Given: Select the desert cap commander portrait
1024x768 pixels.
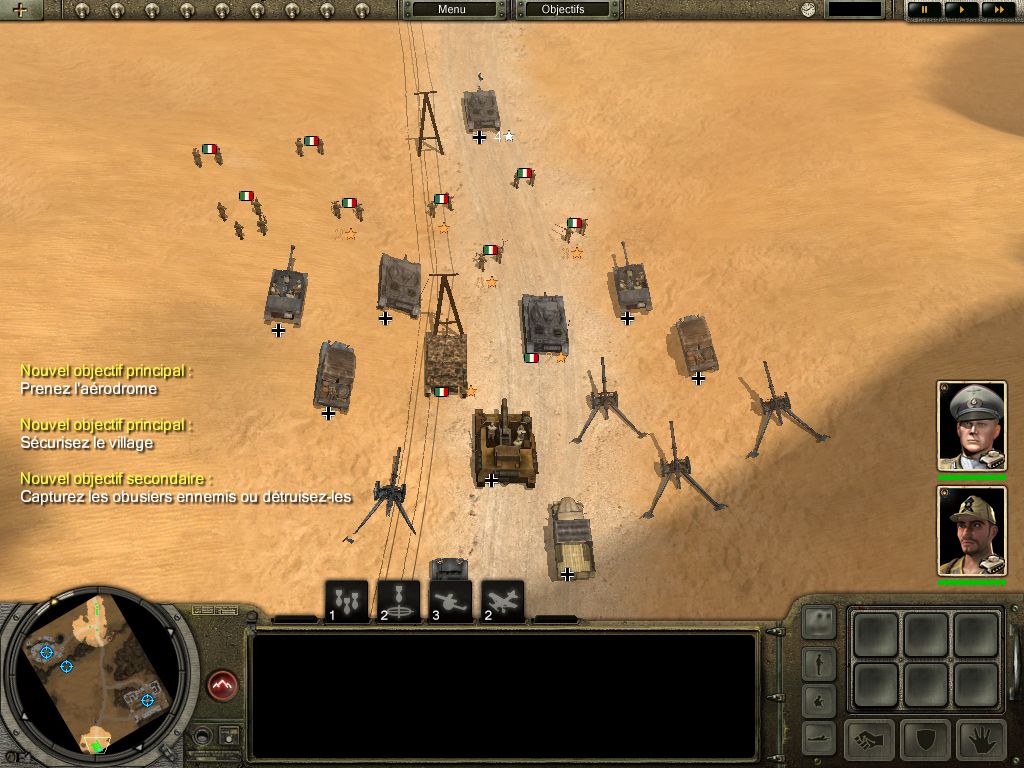Looking at the screenshot, I should 971,530.
